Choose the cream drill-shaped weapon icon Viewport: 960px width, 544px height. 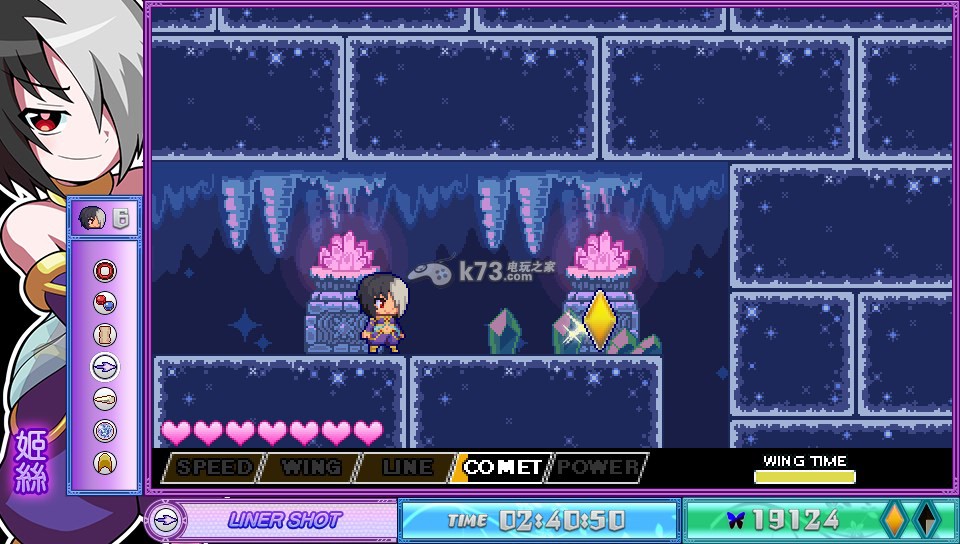click(x=105, y=399)
